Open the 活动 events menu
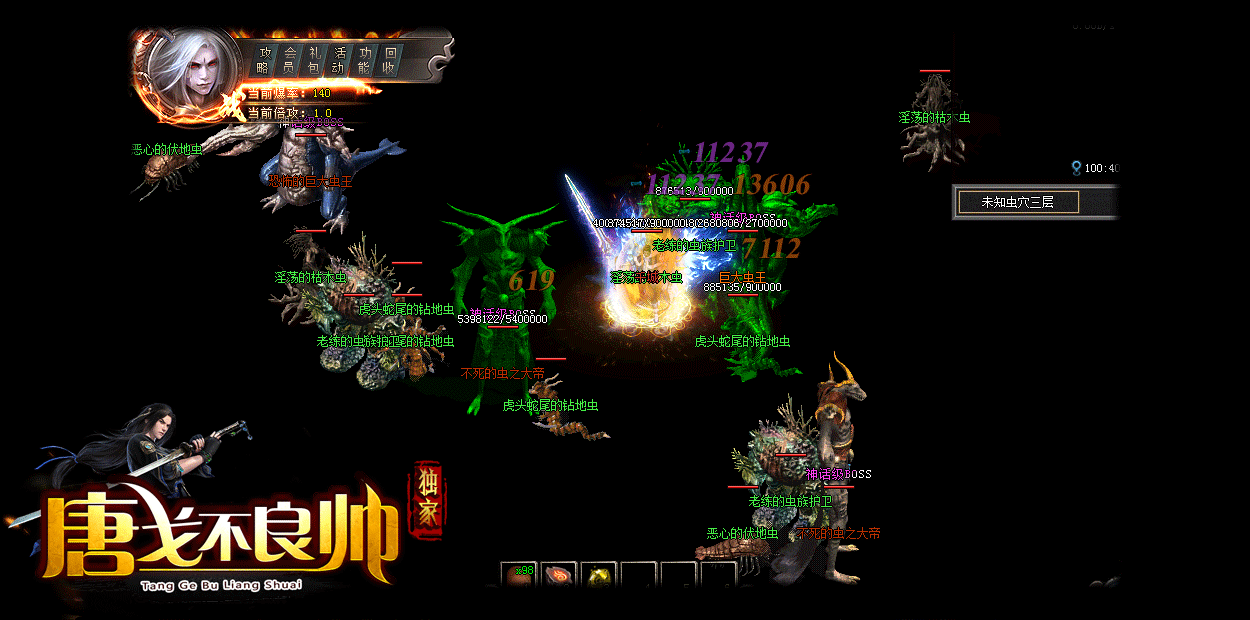Image resolution: width=1250 pixels, height=620 pixels. [x=339, y=60]
